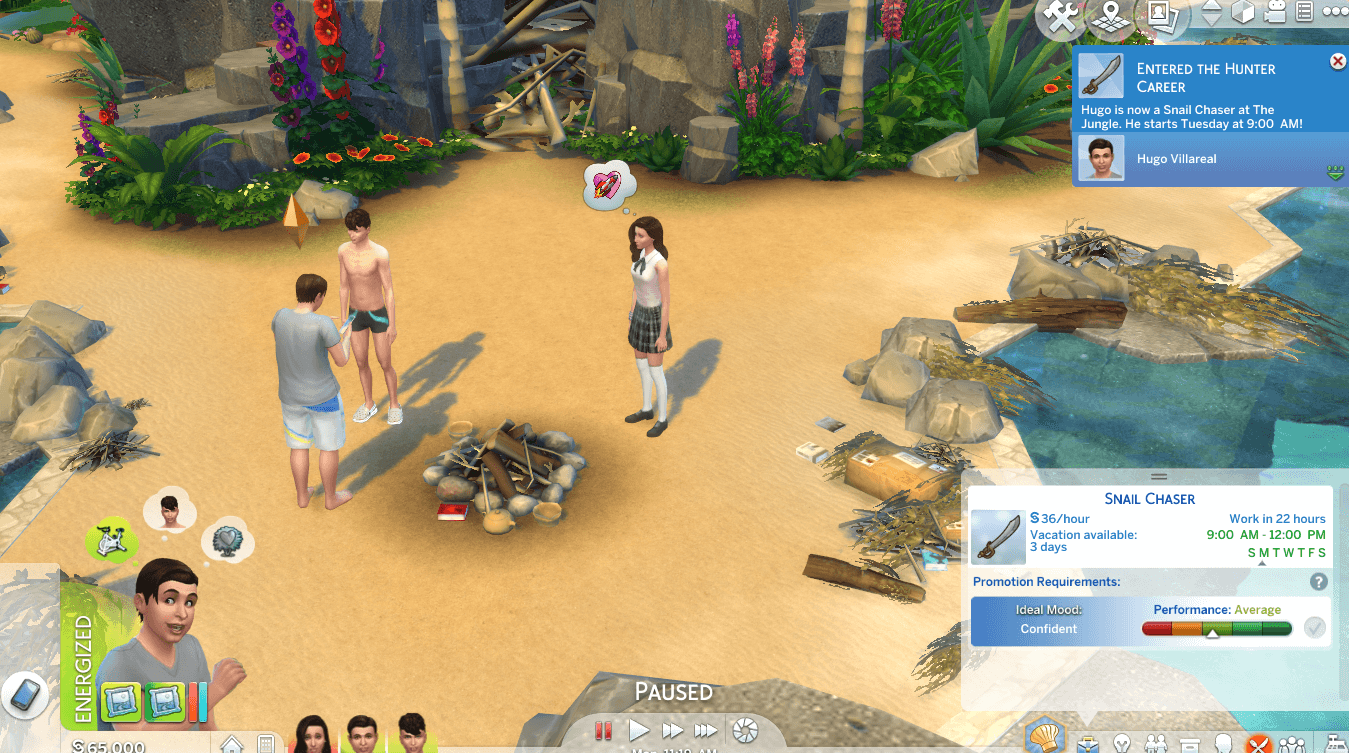Image resolution: width=1349 pixels, height=753 pixels.
Task: Open the Needs fork and knife panel
Action: [x=1257, y=744]
